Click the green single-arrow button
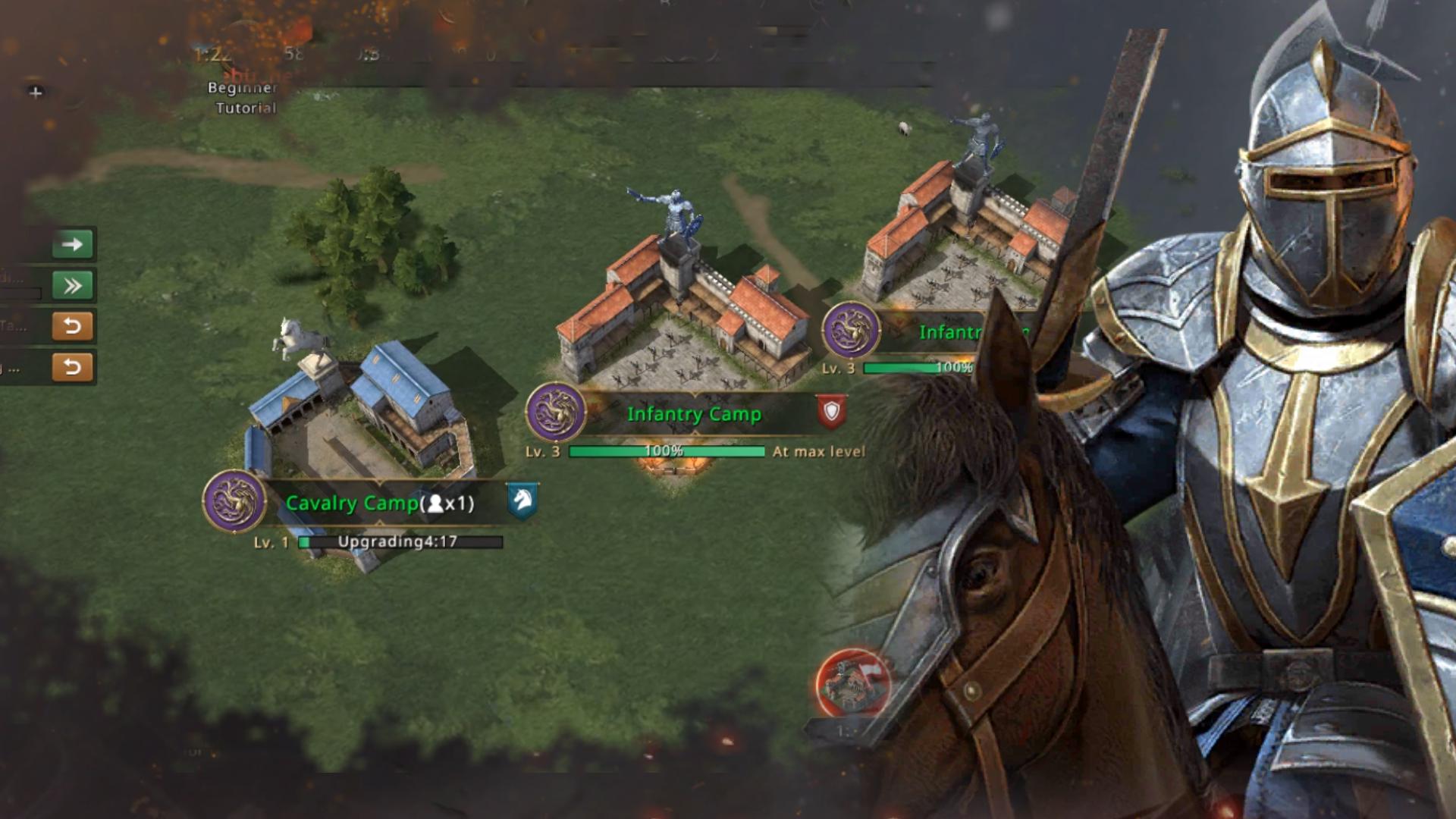Screen dimensions: 1456x819 tap(73, 244)
